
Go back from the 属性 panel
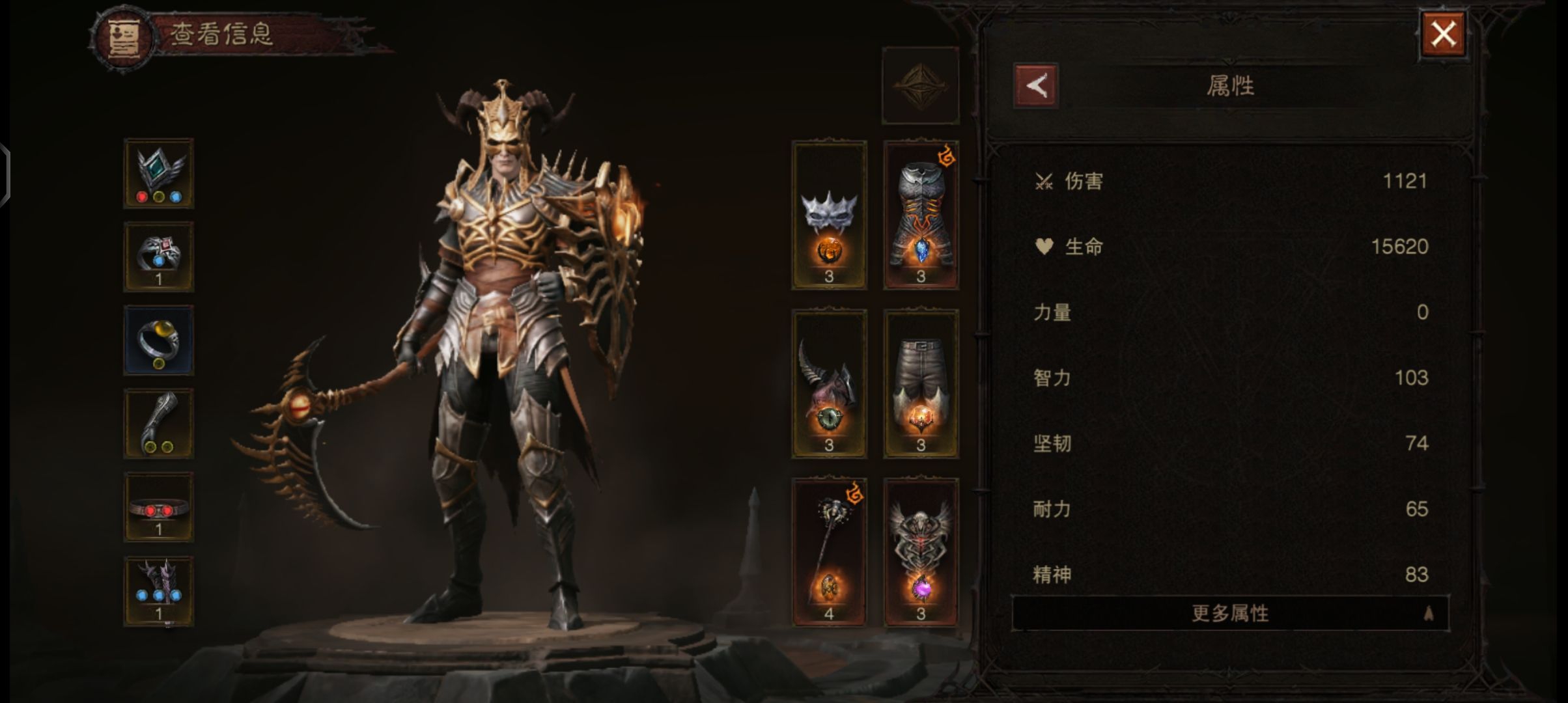point(1036,86)
